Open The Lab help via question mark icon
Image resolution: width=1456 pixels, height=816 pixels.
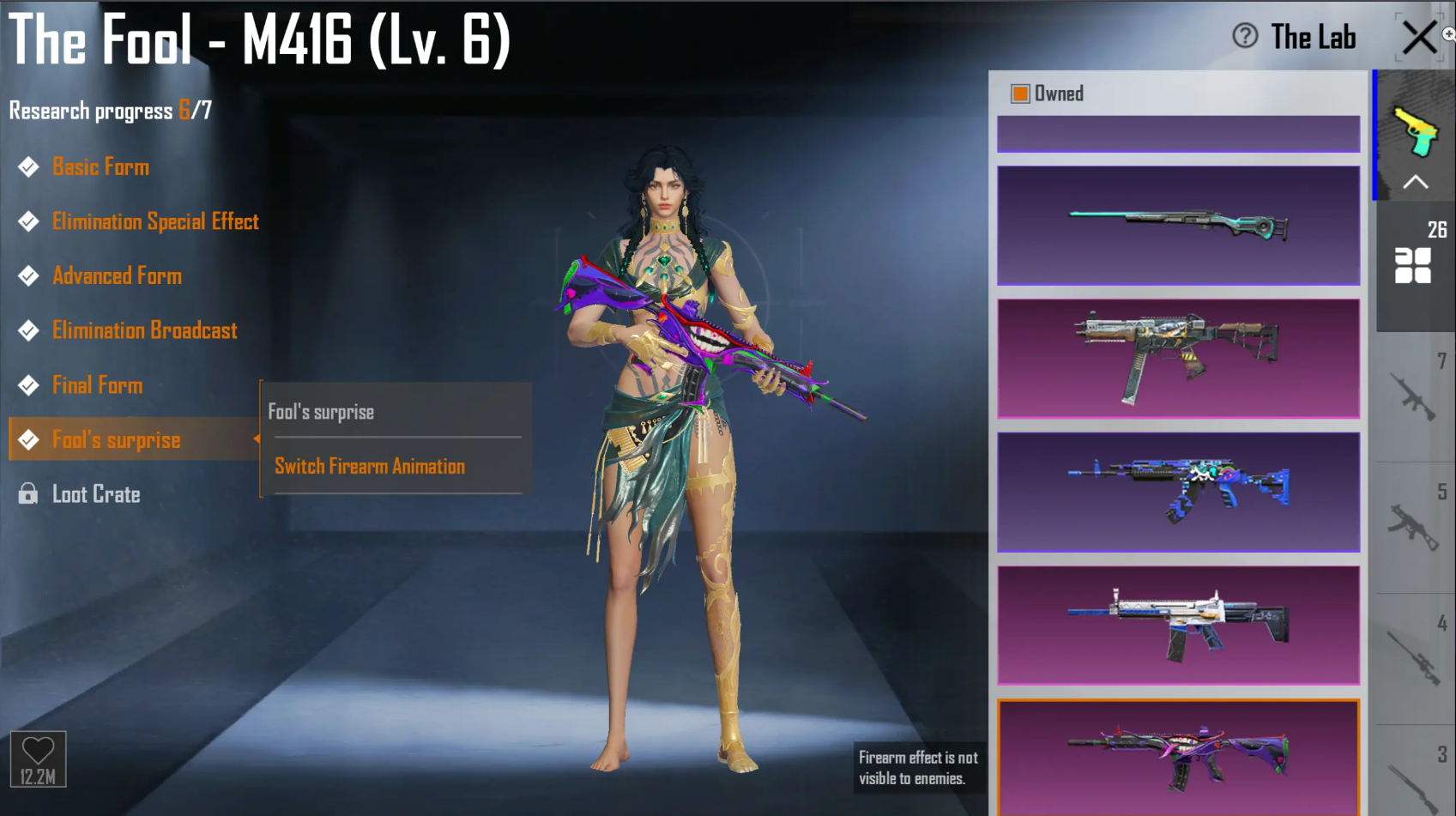tap(1243, 37)
